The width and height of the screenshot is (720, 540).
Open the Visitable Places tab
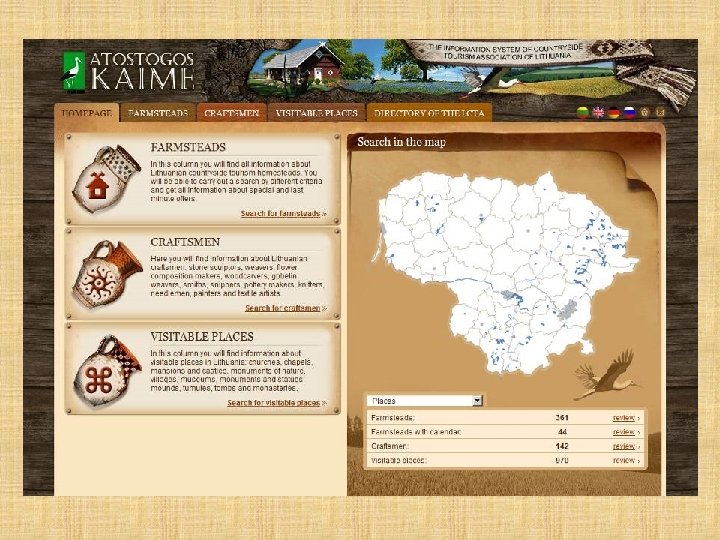316,113
